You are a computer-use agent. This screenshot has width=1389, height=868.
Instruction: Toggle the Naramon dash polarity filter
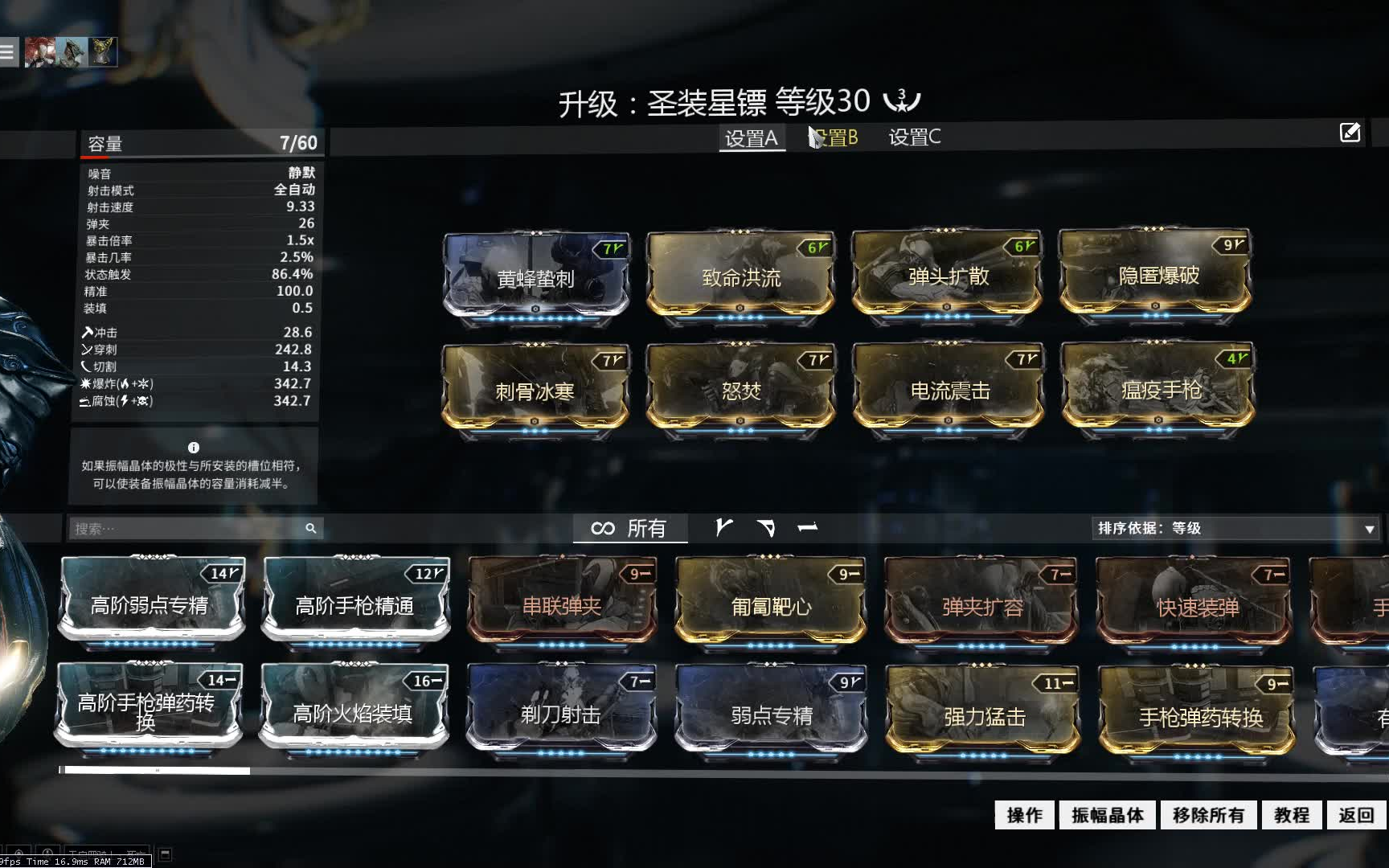click(807, 527)
